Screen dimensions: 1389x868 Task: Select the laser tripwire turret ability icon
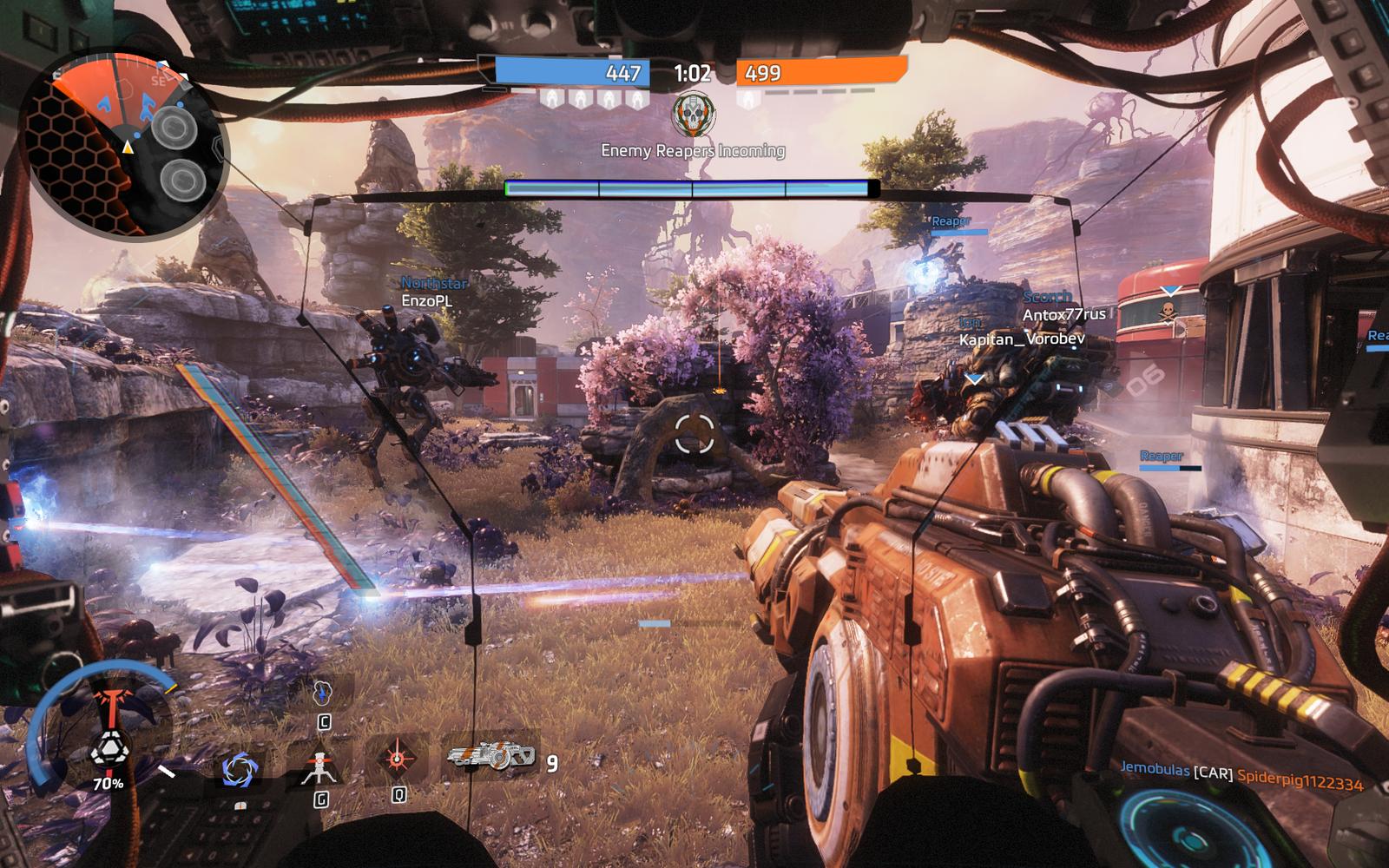319,767
